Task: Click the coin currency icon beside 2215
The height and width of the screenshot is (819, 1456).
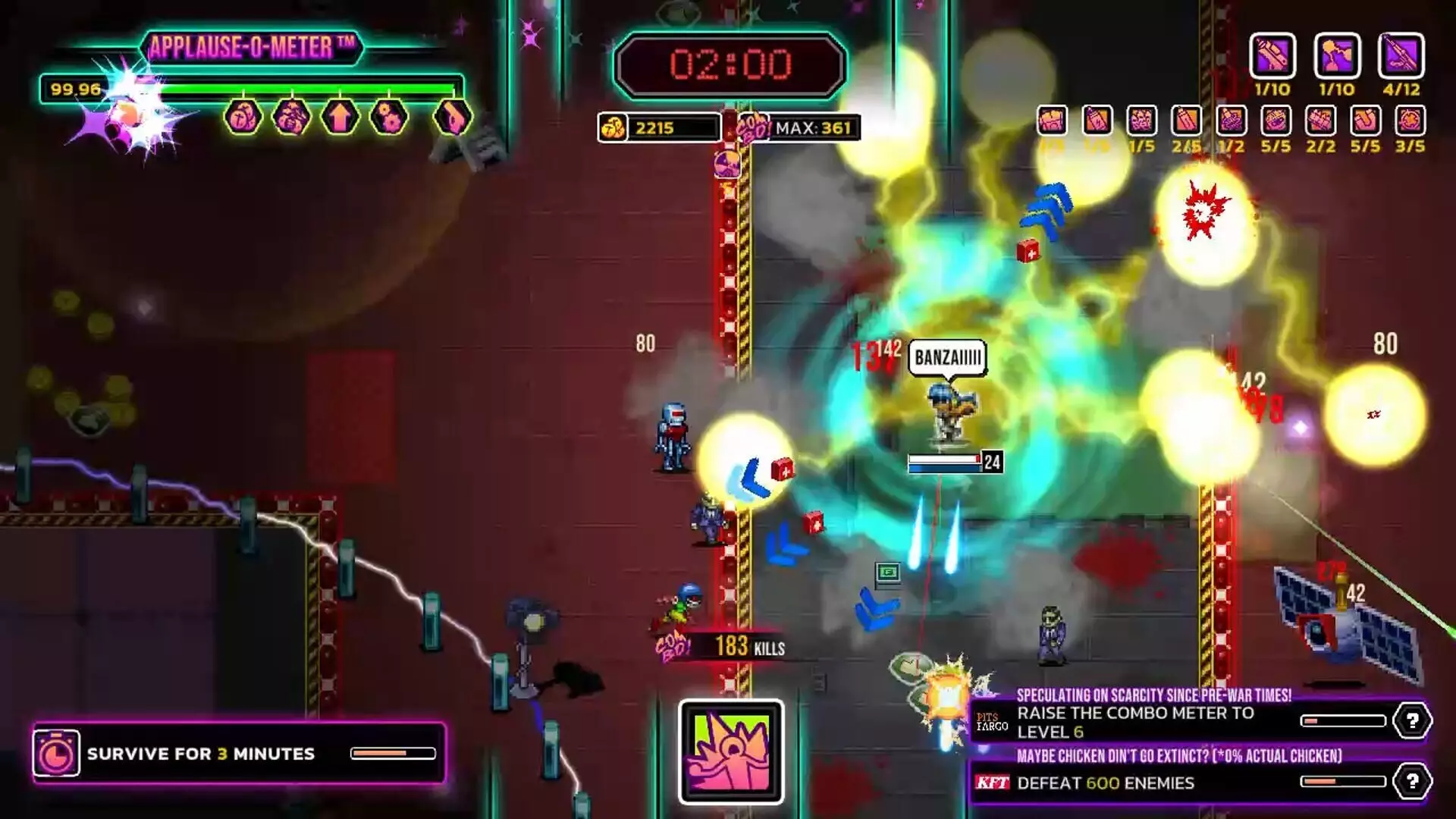Action: click(x=613, y=127)
